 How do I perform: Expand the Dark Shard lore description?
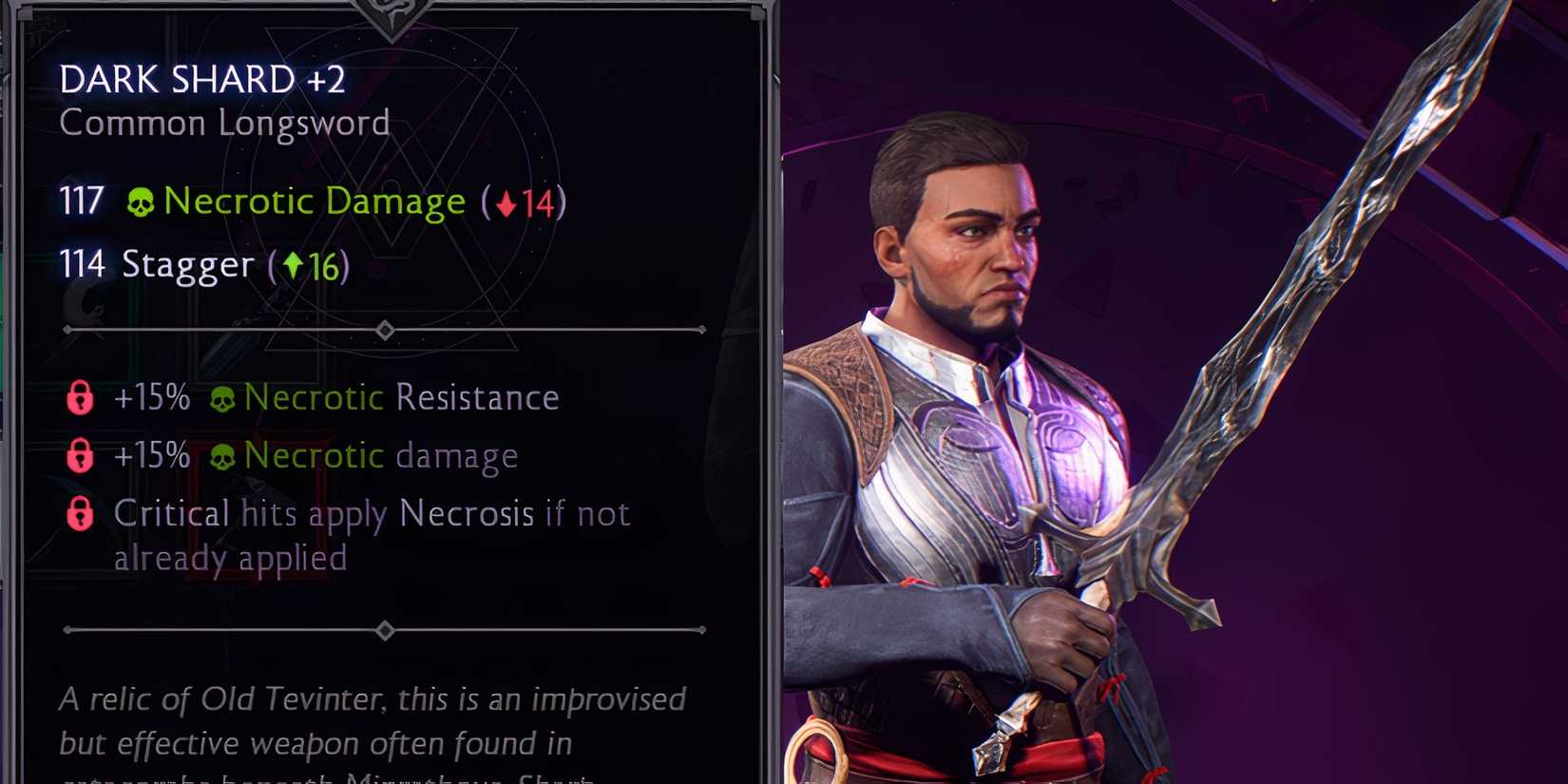click(x=371, y=722)
